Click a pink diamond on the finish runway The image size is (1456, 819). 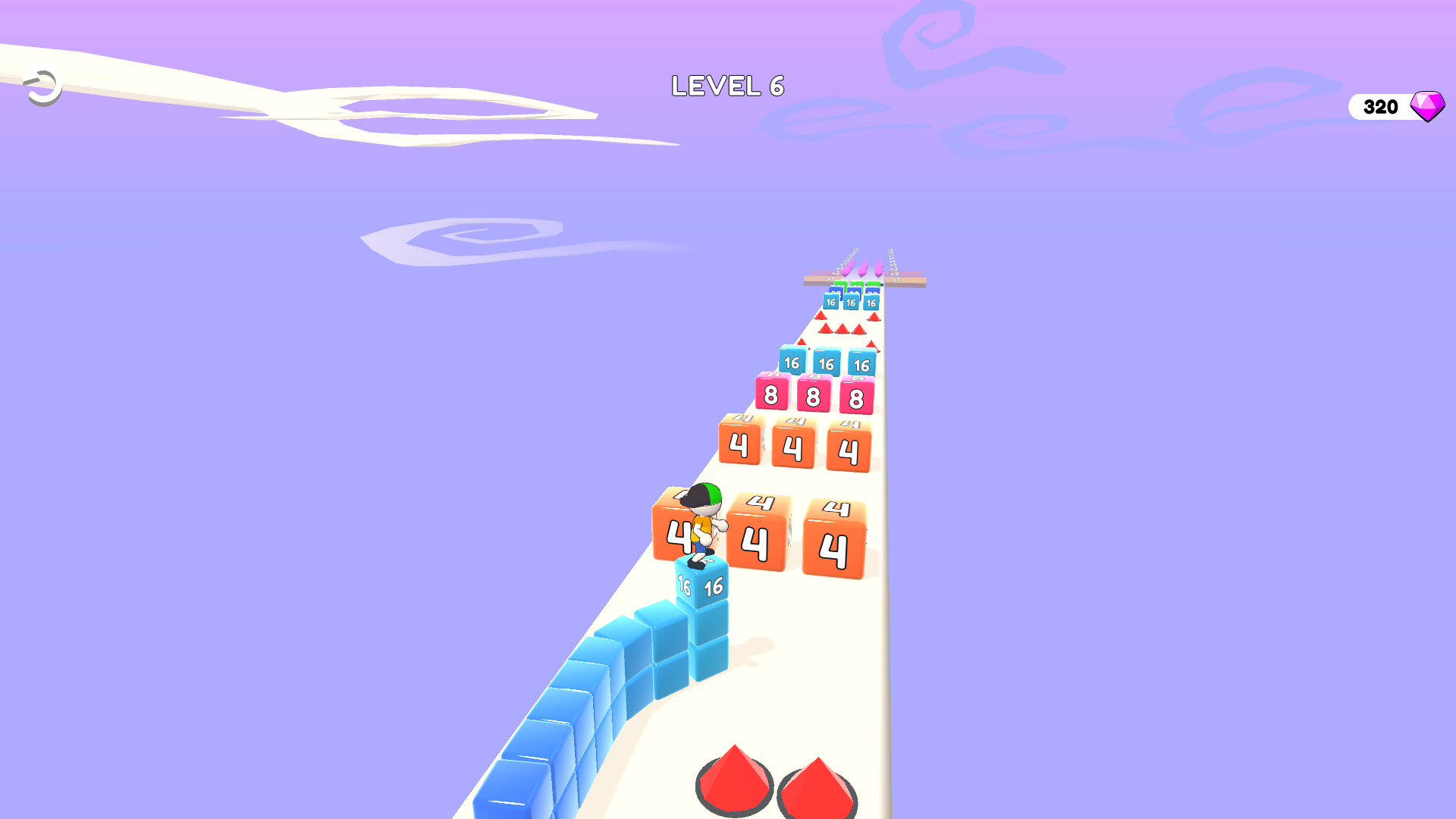coord(863,271)
